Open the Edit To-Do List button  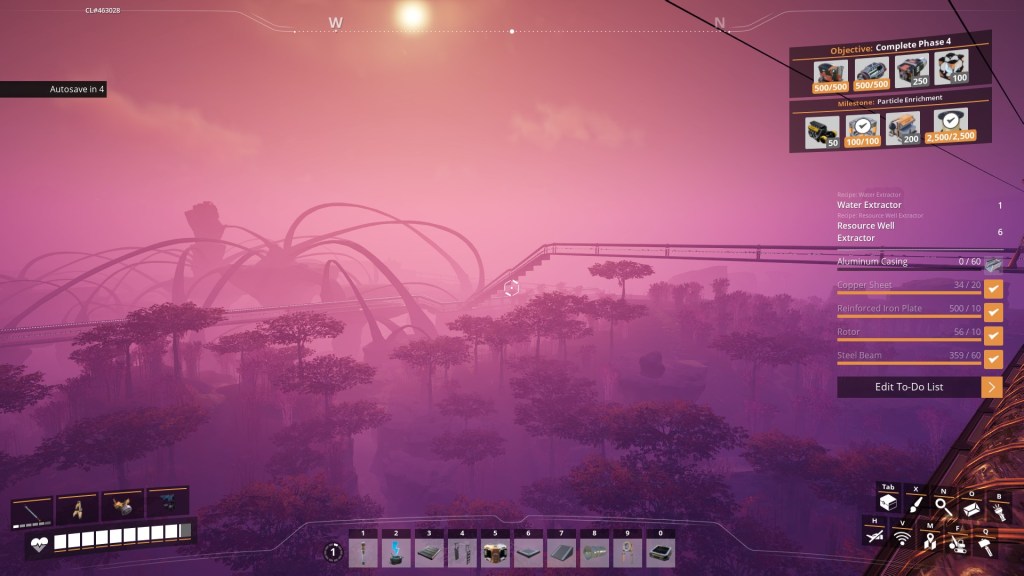(x=908, y=387)
